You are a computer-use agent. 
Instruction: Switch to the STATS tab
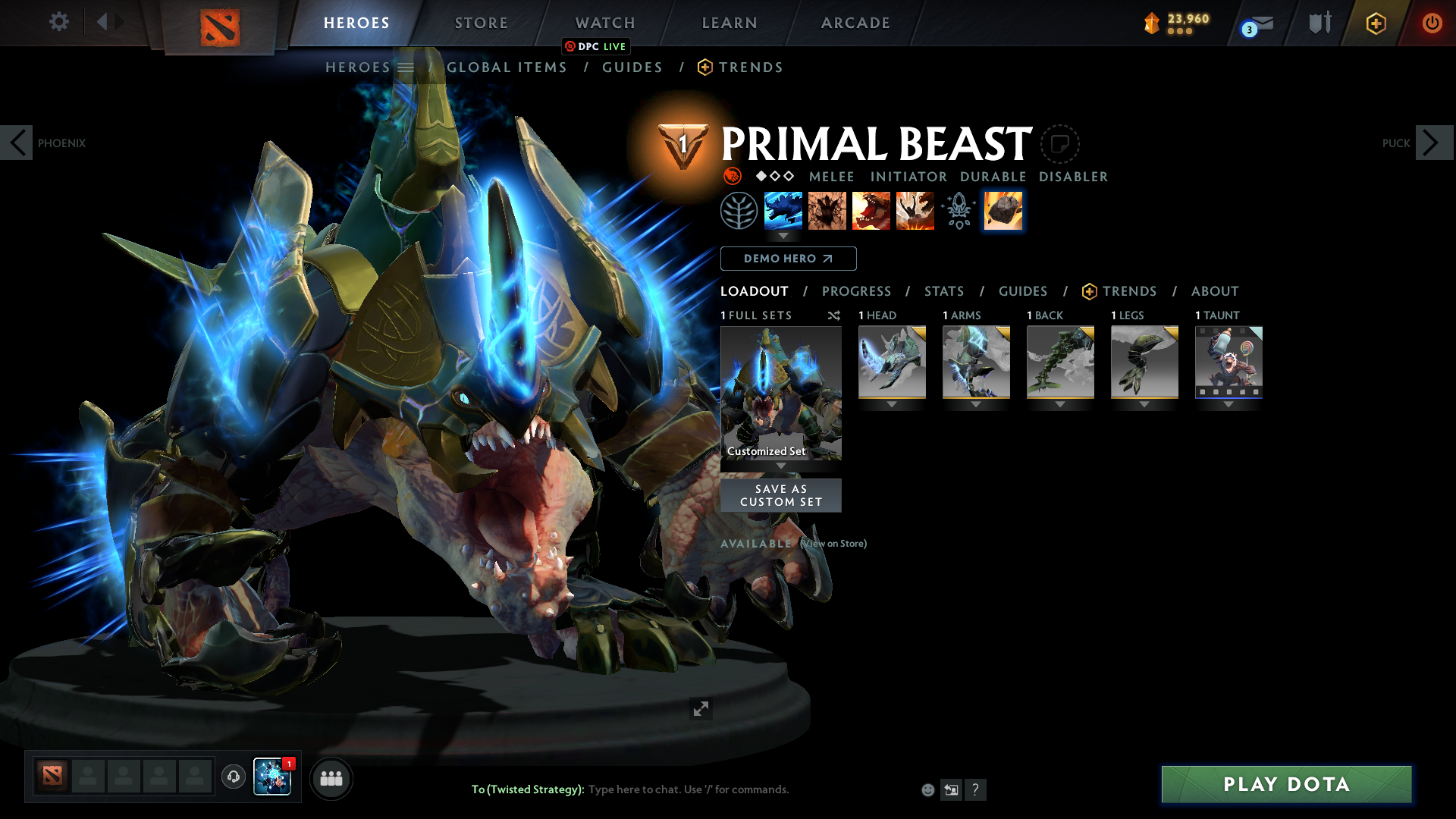click(943, 291)
